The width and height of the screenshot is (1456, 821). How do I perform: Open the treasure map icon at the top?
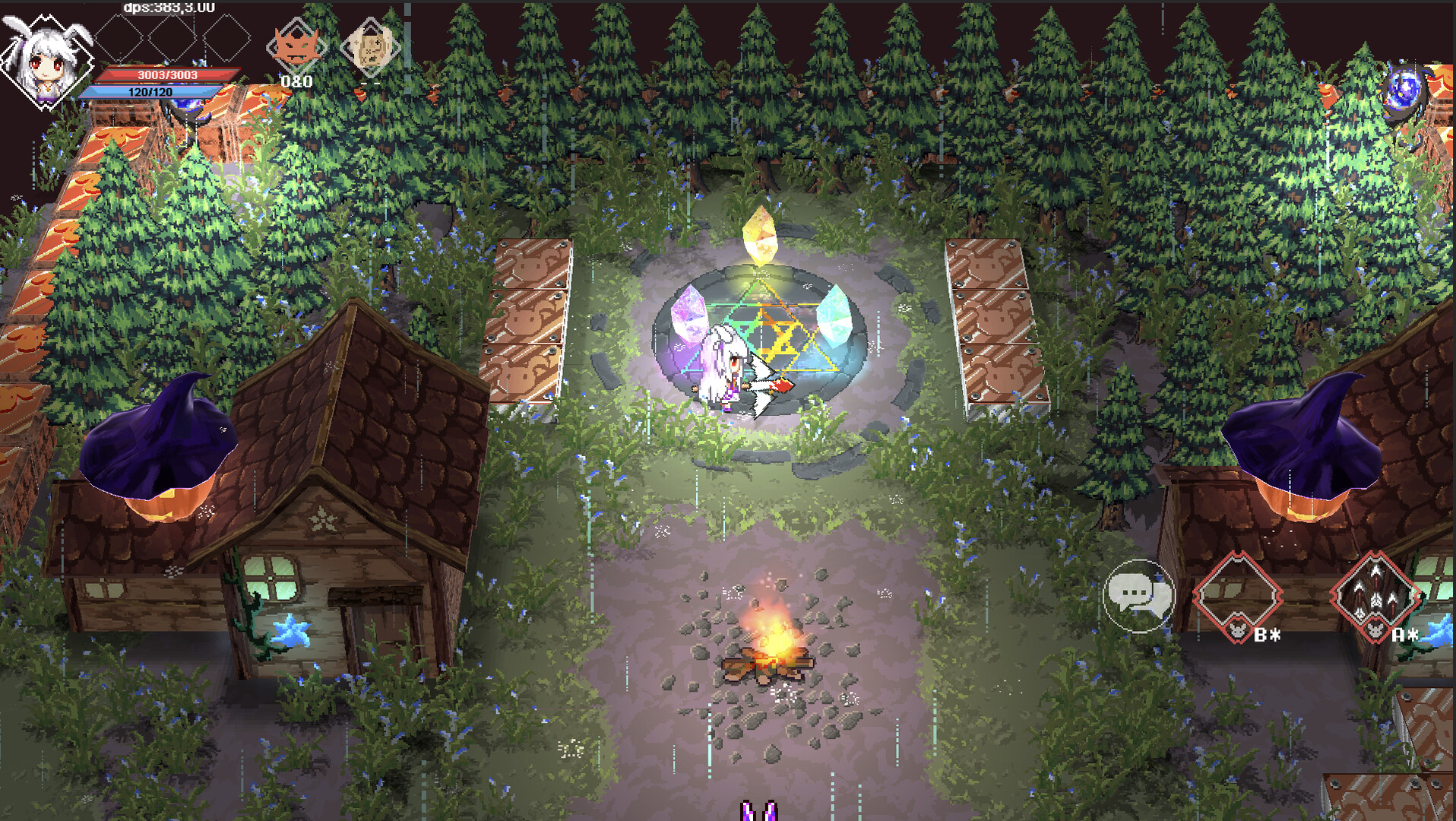click(369, 47)
